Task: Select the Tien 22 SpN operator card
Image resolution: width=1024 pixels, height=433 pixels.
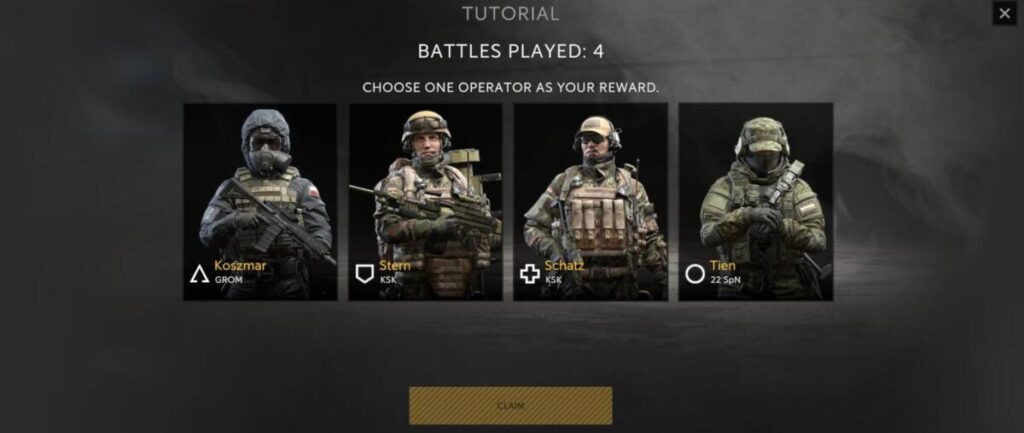Action: [755, 201]
